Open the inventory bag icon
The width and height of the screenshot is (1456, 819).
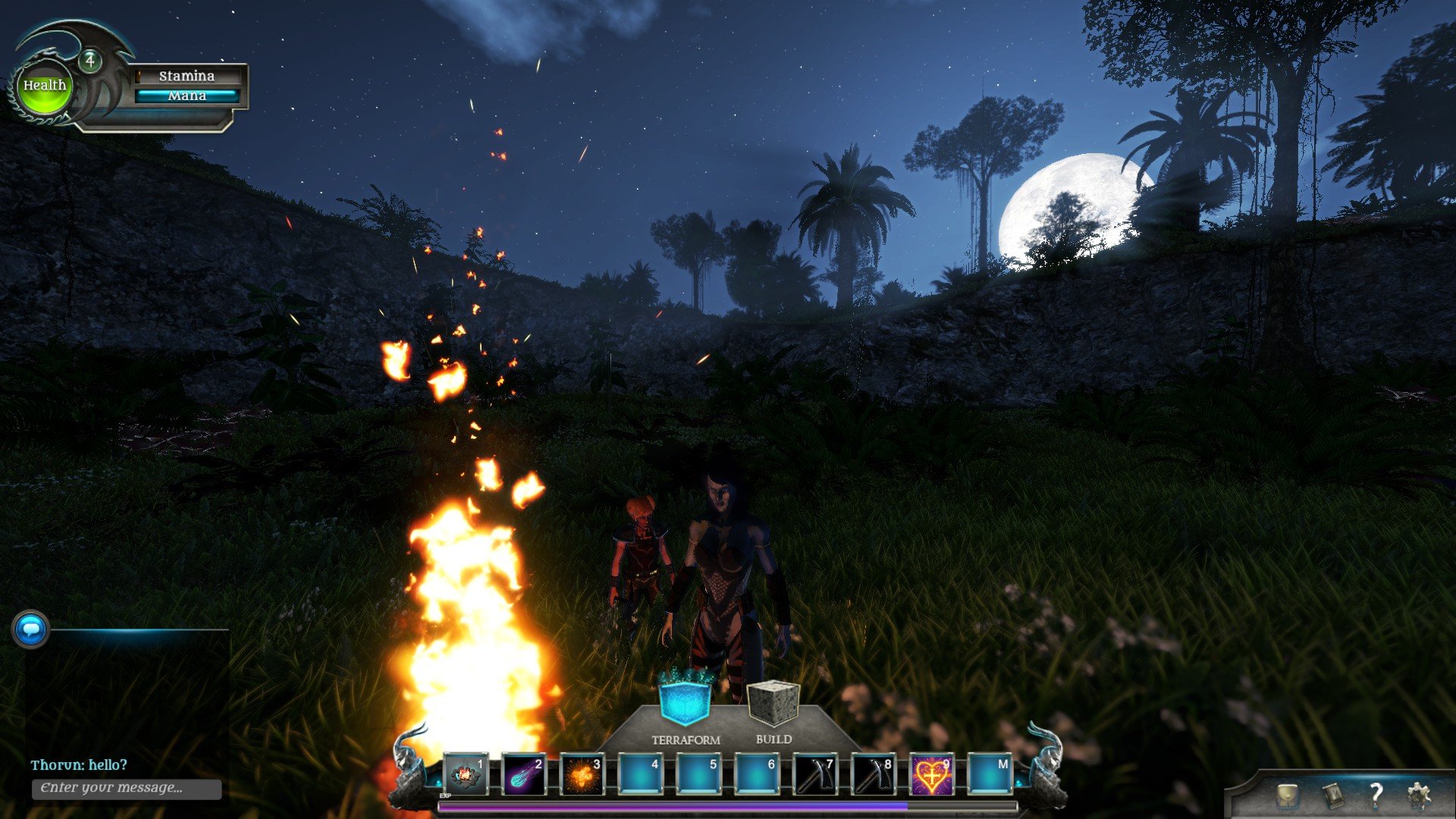pos(1287,795)
